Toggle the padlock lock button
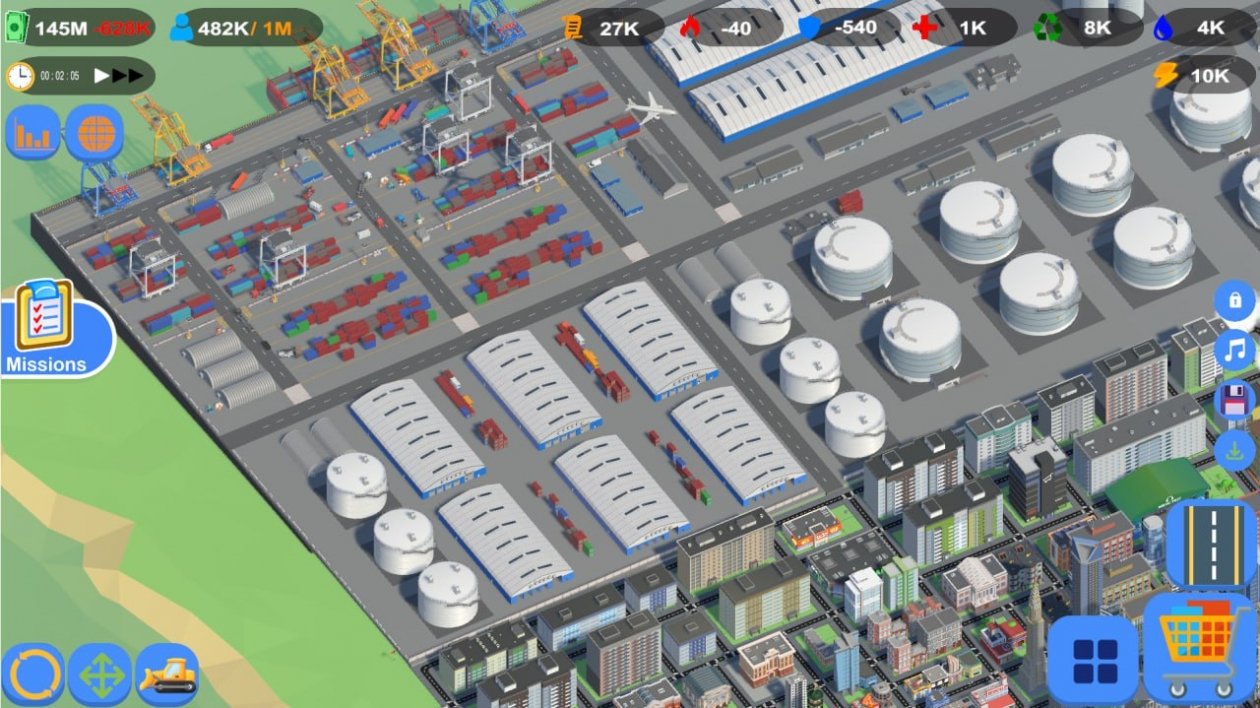Screen dimensions: 1260x708 pyautogui.click(x=1235, y=300)
